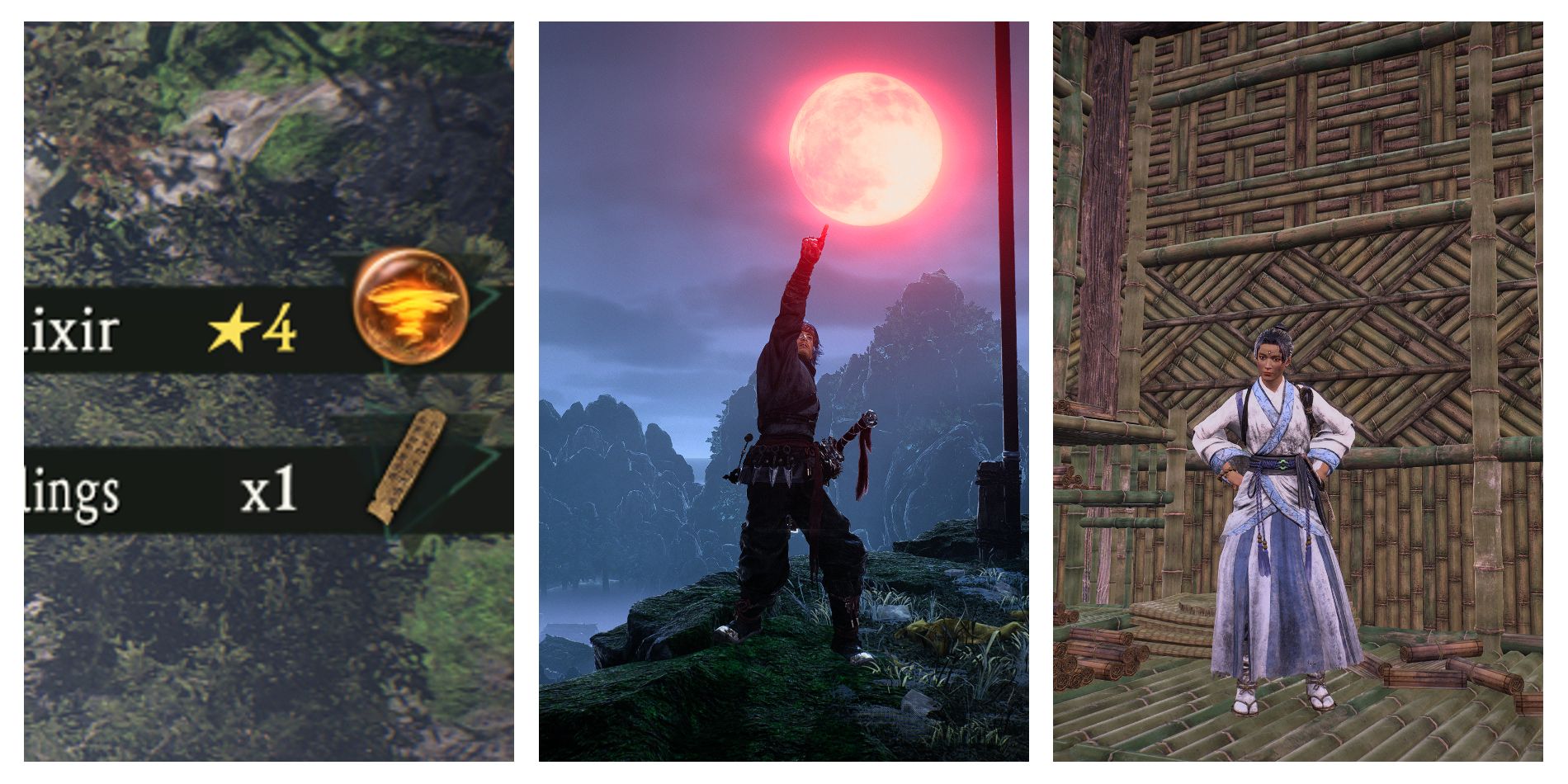Switch to the middle moonlit panel
This screenshot has width=1568, height=784.
(x=784, y=392)
